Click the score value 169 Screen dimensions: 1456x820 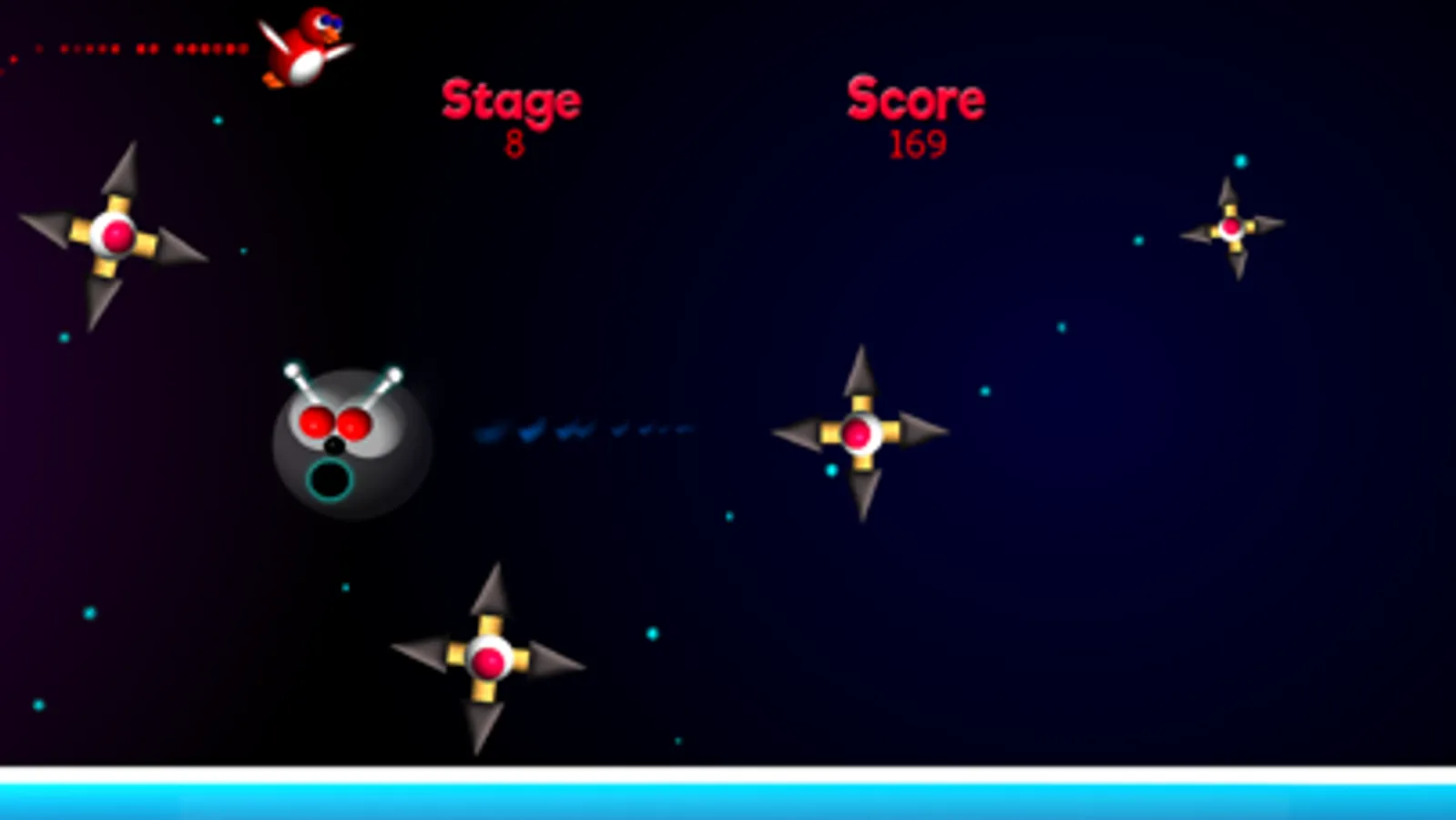point(919,143)
